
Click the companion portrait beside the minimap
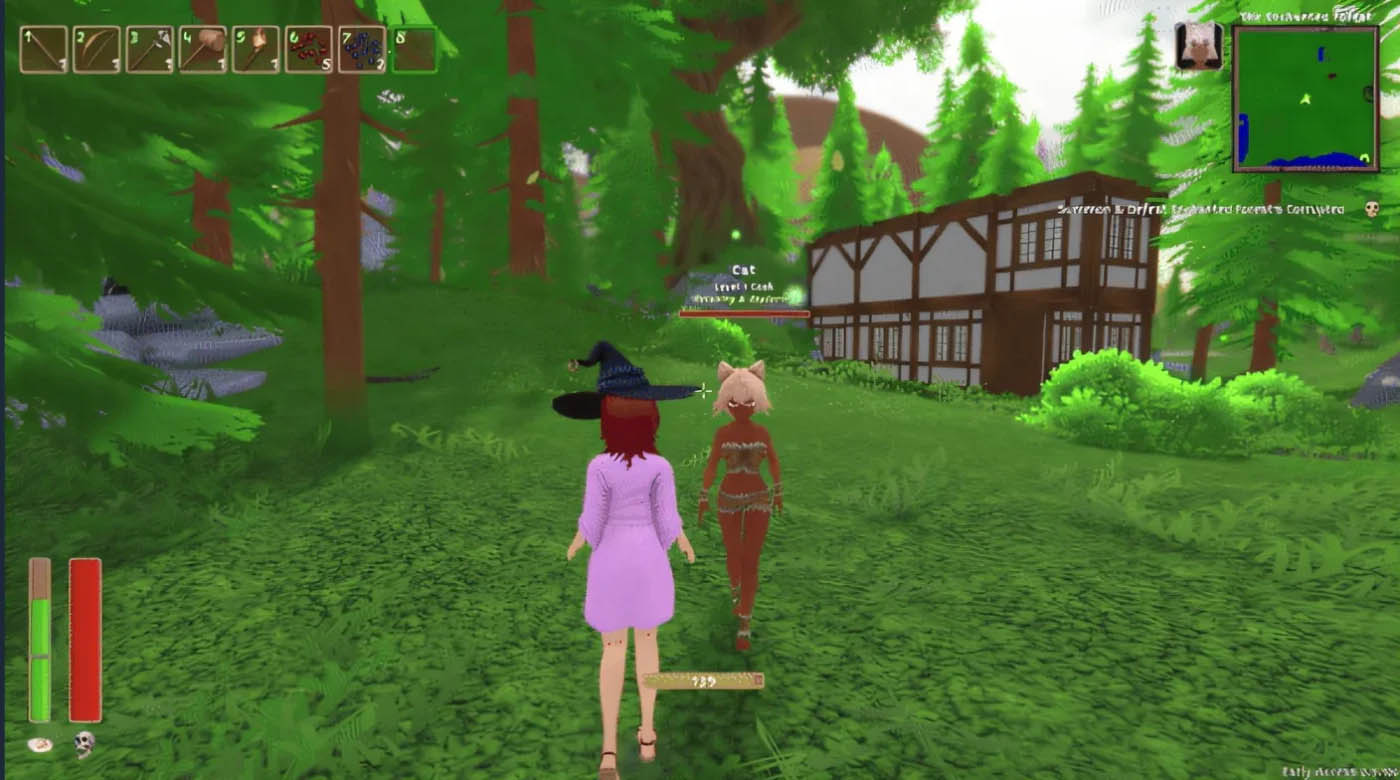pos(1198,47)
